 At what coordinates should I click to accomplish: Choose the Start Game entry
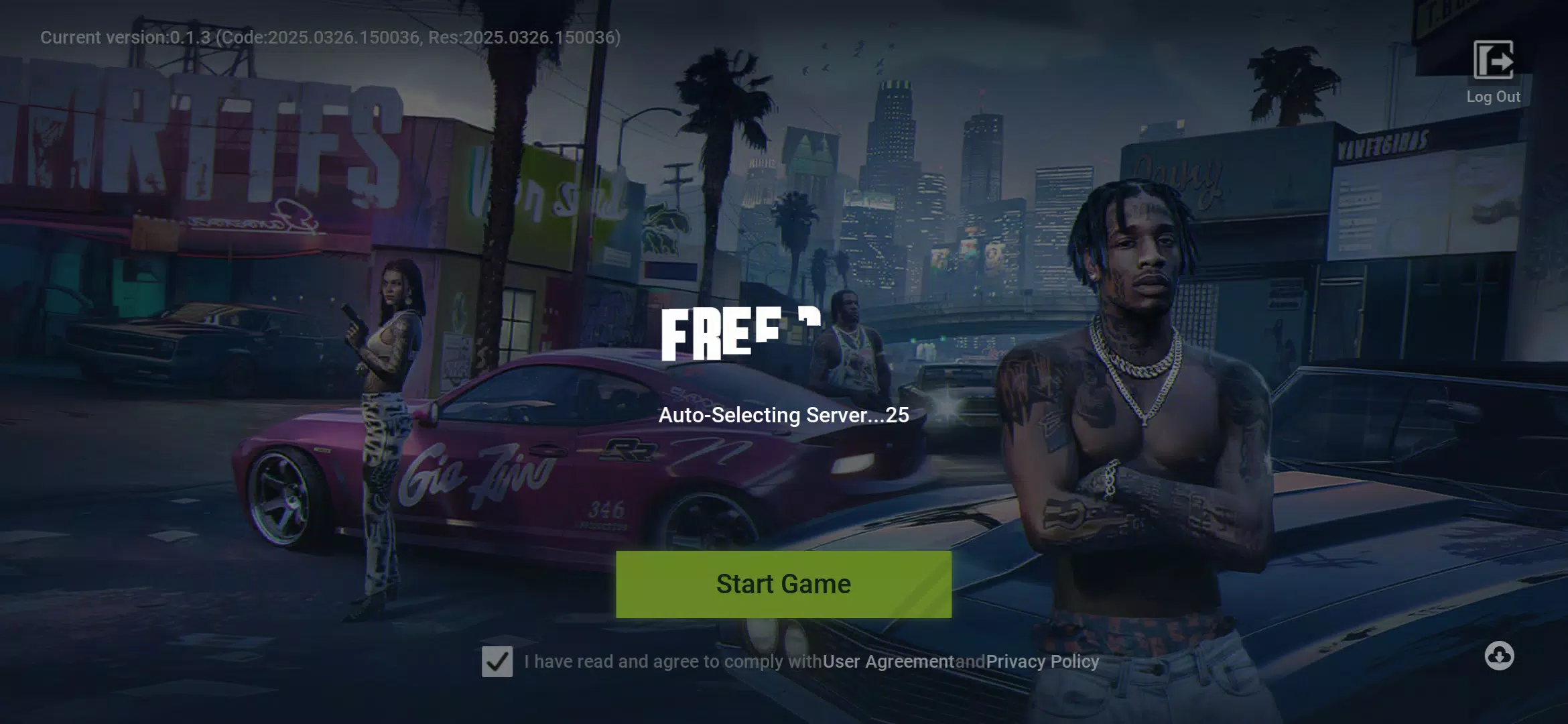[783, 584]
